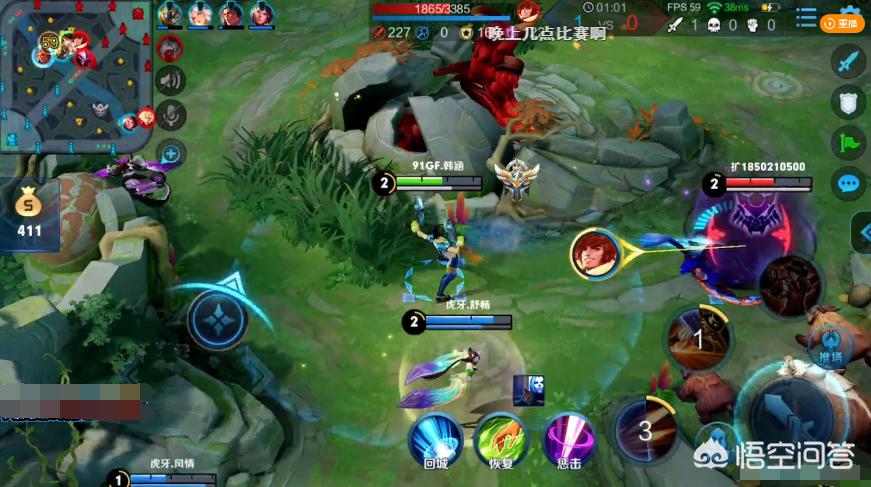Open the blue chat bubble menu
Screen dimensions: 871x487
click(848, 183)
